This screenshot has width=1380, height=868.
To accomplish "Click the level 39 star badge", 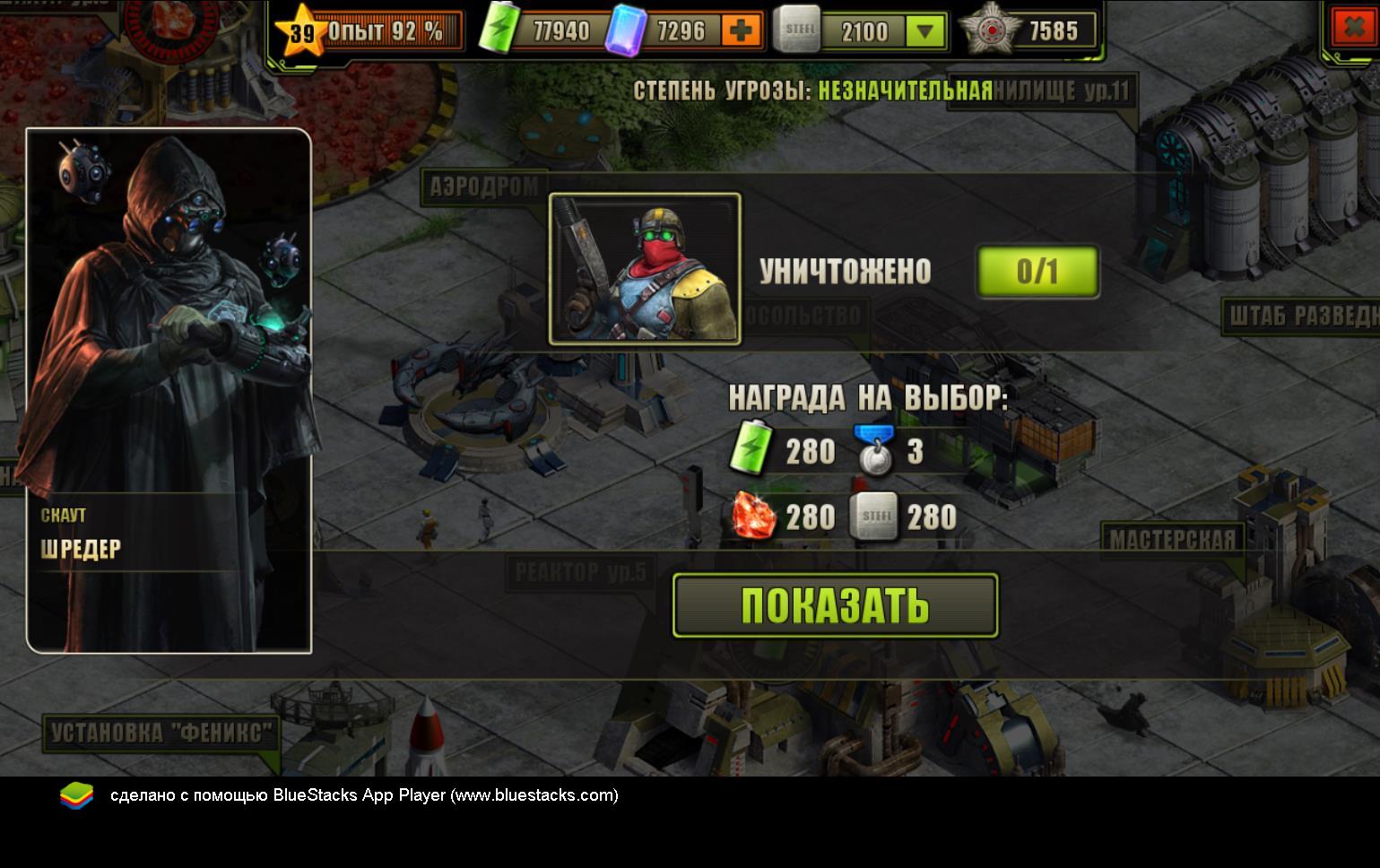I will [302, 33].
